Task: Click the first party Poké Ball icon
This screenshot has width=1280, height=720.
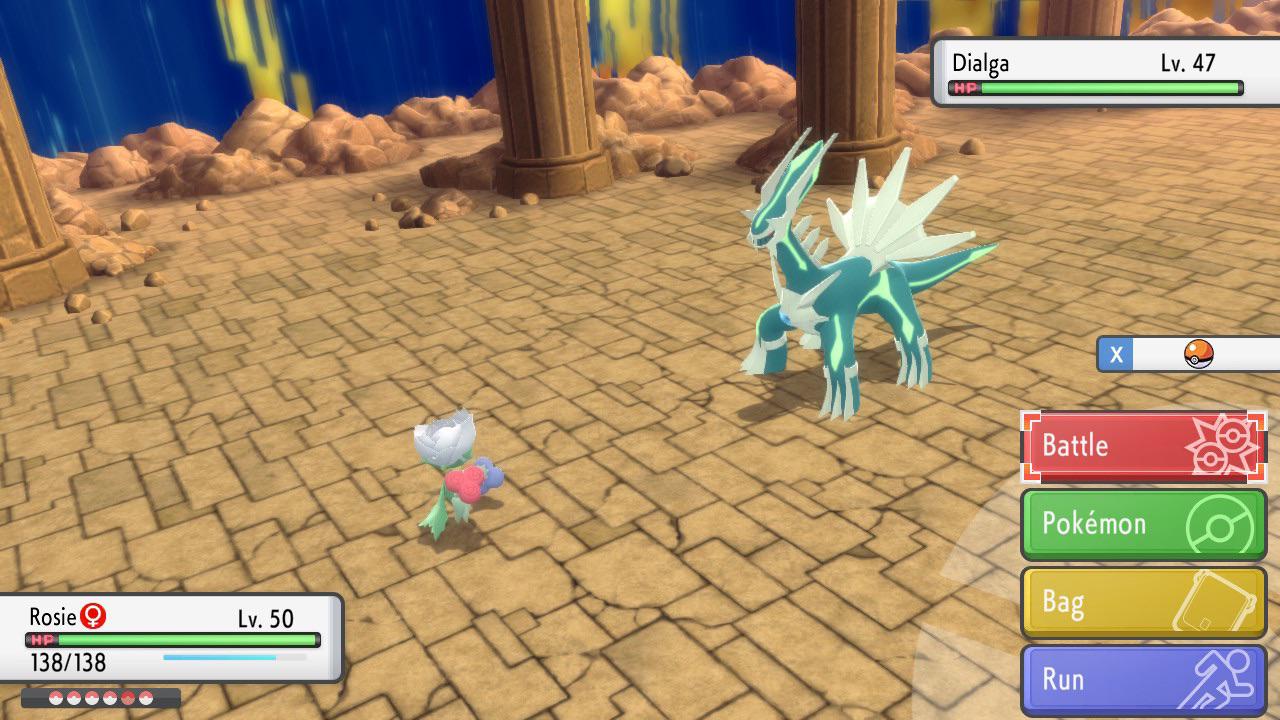Action: (55, 698)
